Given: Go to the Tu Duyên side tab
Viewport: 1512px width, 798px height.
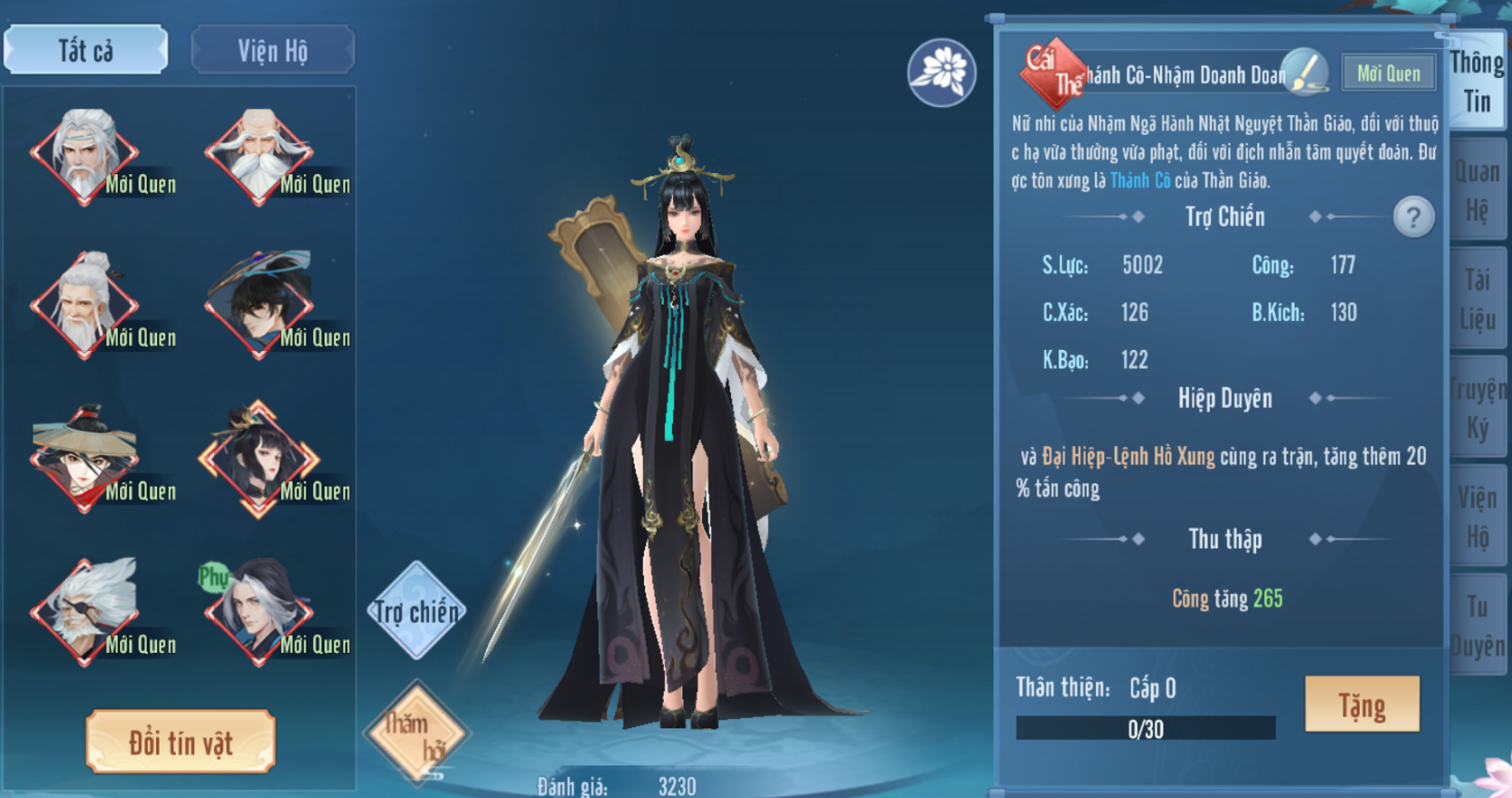Looking at the screenshot, I should (1477, 626).
